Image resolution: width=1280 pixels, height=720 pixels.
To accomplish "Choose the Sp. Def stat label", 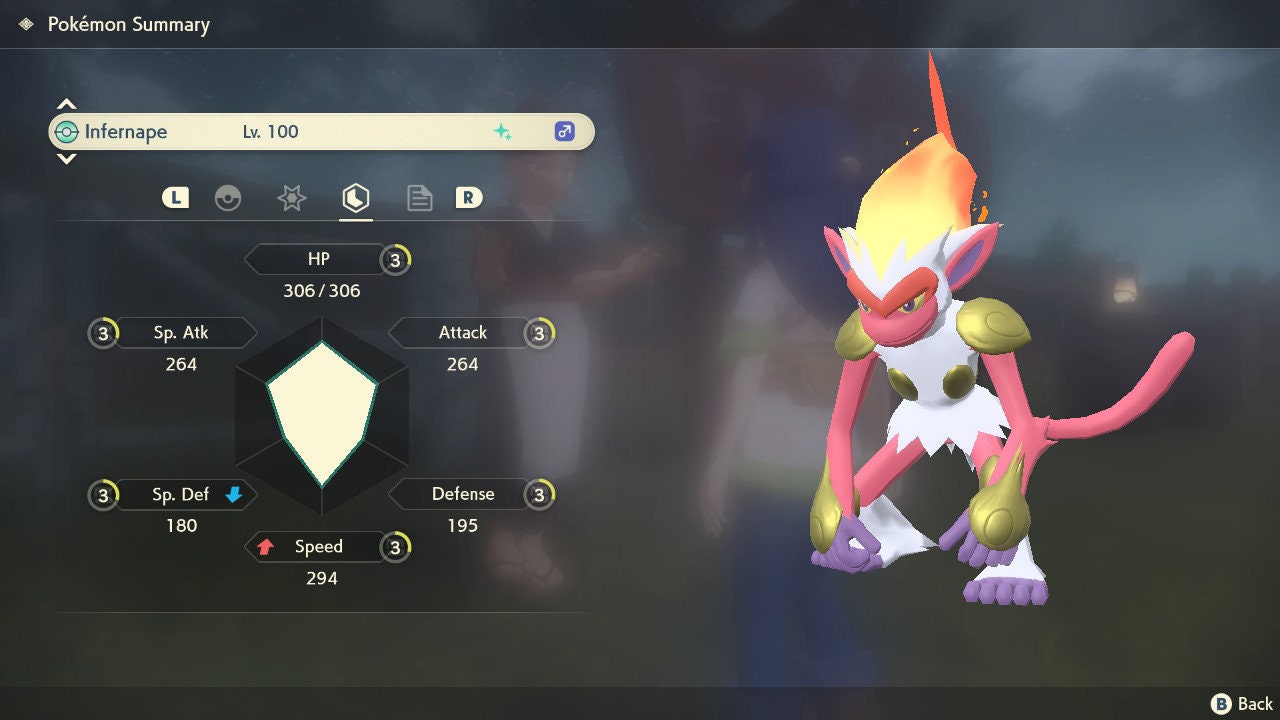I will (181, 494).
